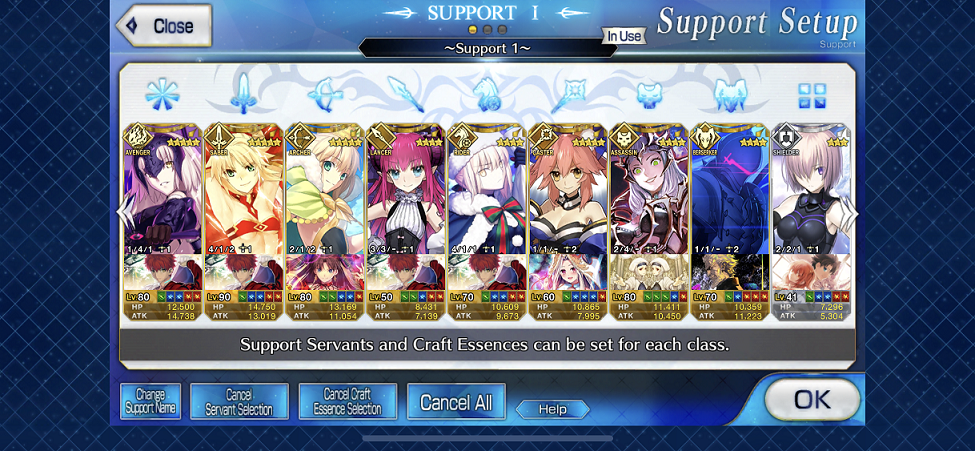
Task: Close the Support Setup screen
Action: 165,26
